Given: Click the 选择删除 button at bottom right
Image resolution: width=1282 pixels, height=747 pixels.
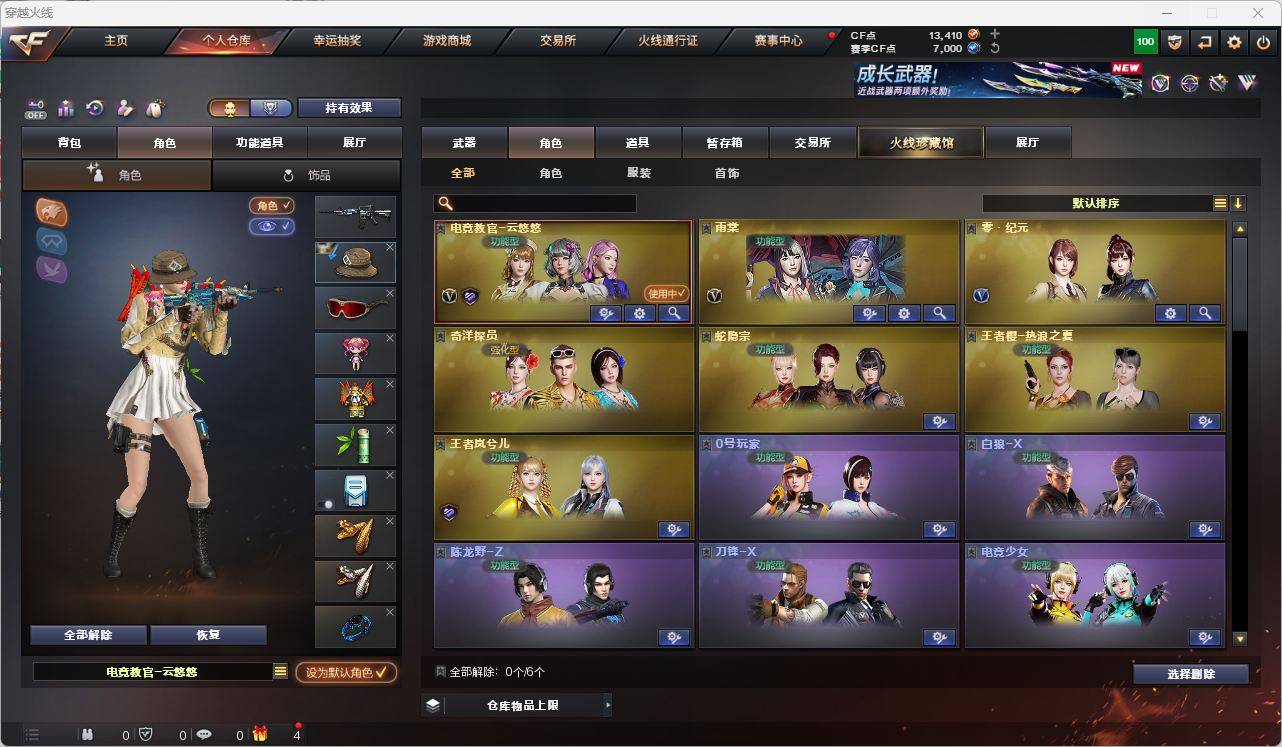Looking at the screenshot, I should [1191, 674].
